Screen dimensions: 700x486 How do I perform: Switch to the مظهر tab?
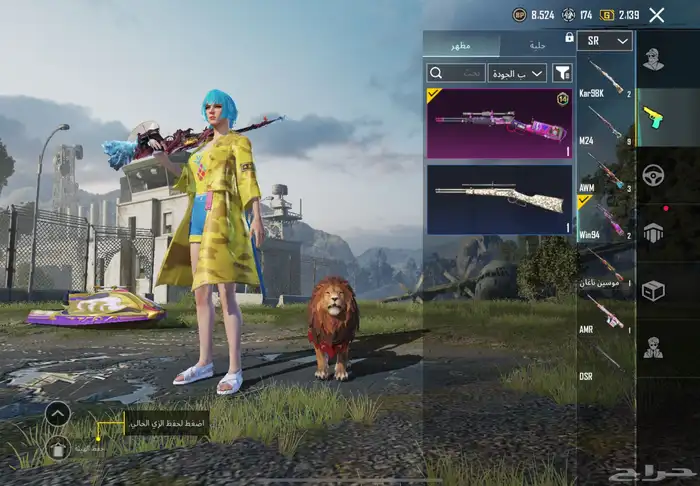461,44
